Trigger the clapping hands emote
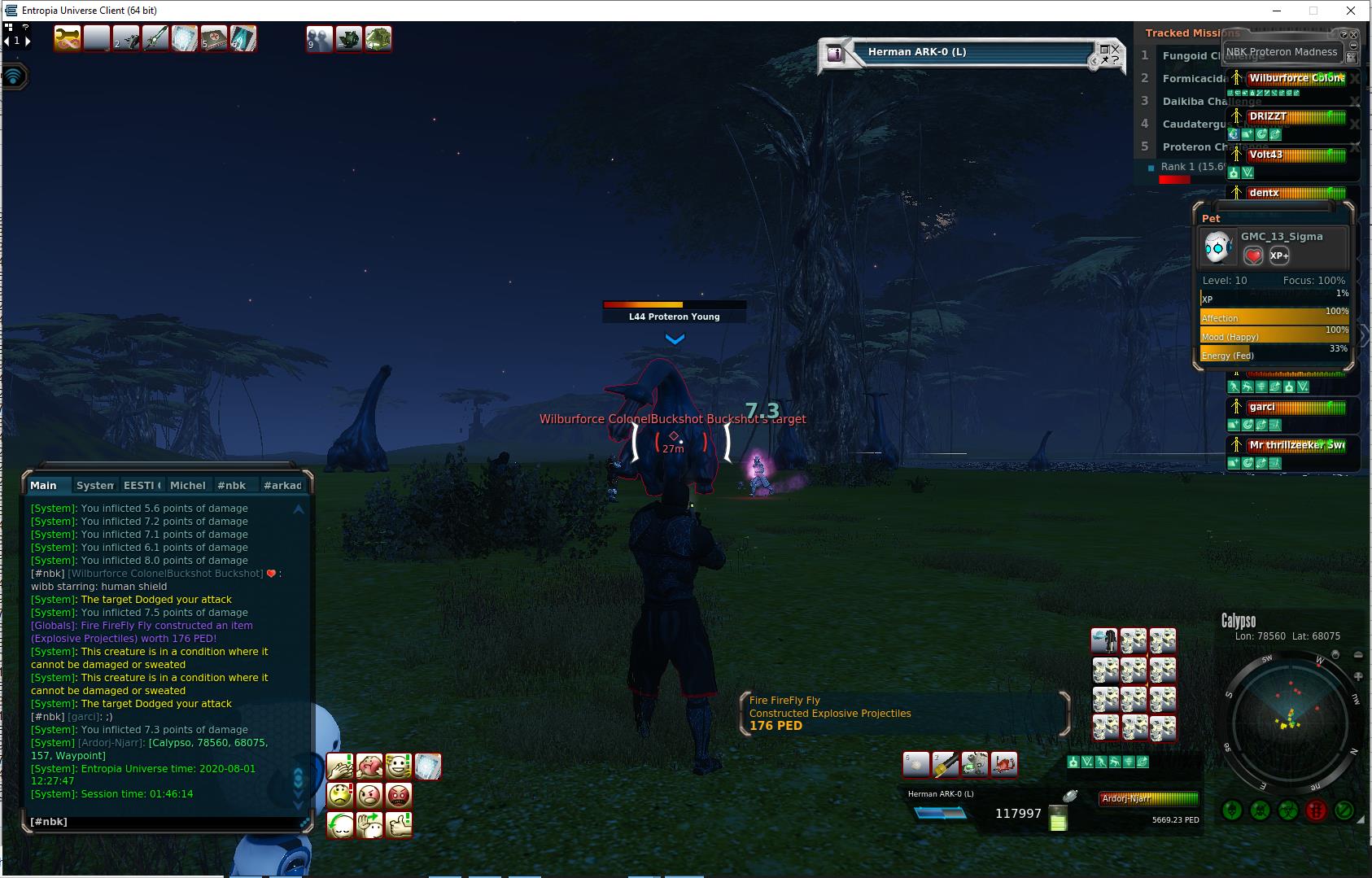This screenshot has width=1372, height=878. pos(340,766)
